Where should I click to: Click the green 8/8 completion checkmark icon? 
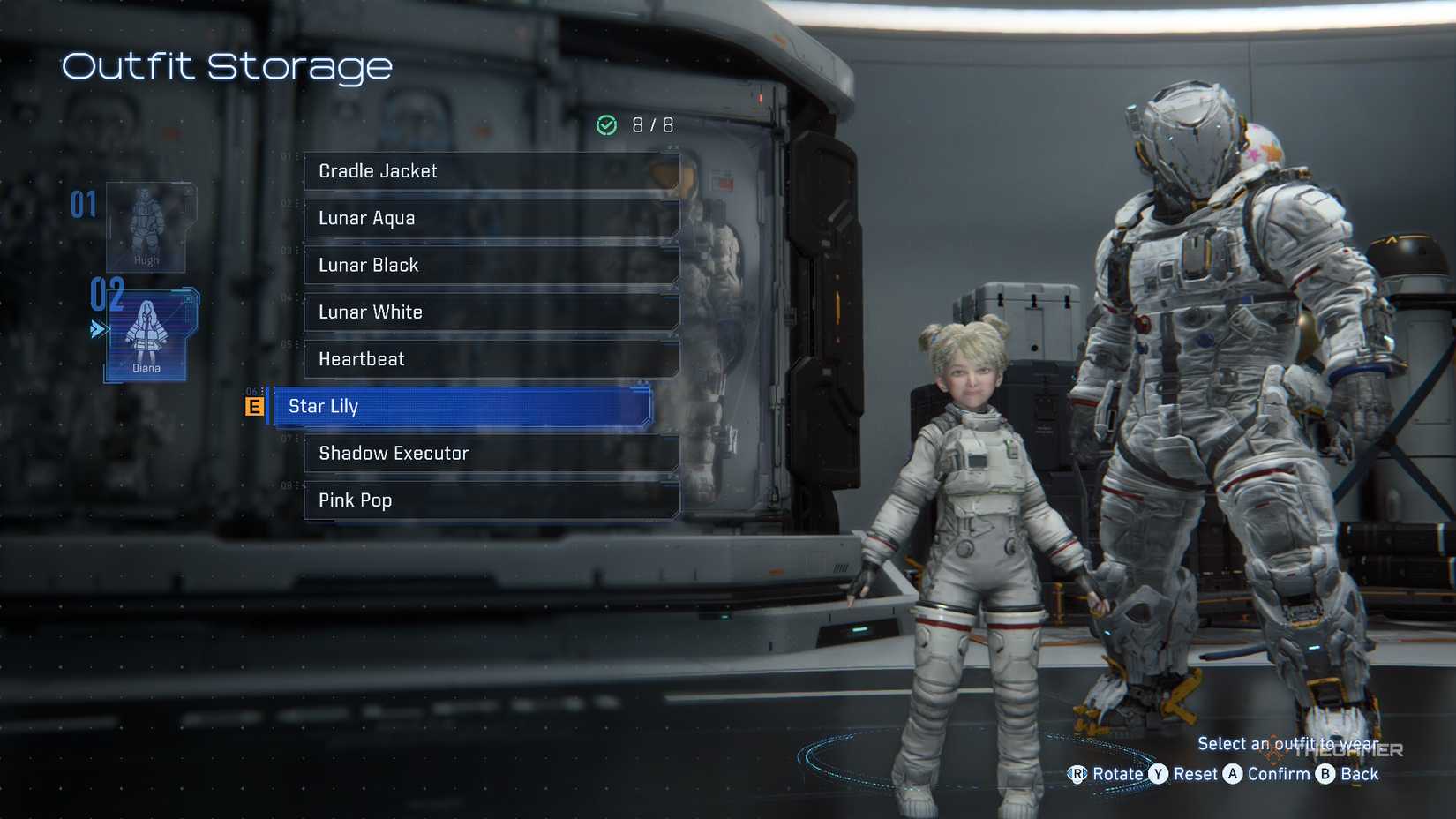pyautogui.click(x=606, y=124)
